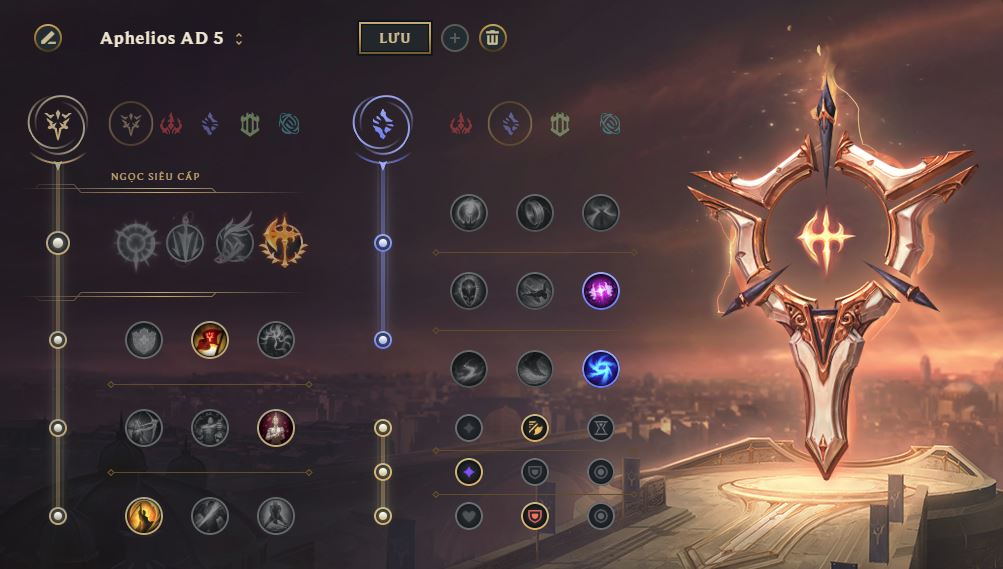This screenshot has height=569, width=1003.
Task: Pick the Manaflow Band rune
Action: [x=535, y=212]
